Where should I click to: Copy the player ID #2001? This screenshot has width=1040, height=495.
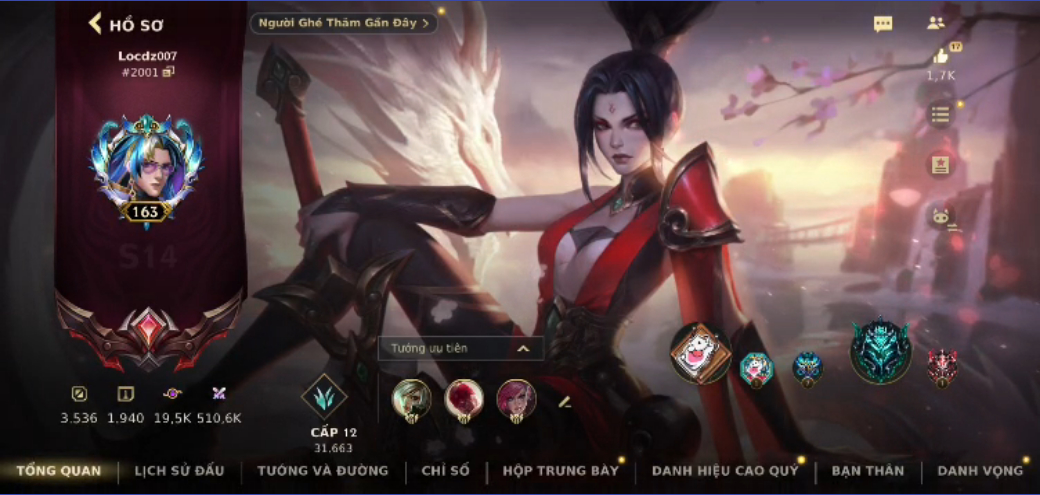click(169, 72)
